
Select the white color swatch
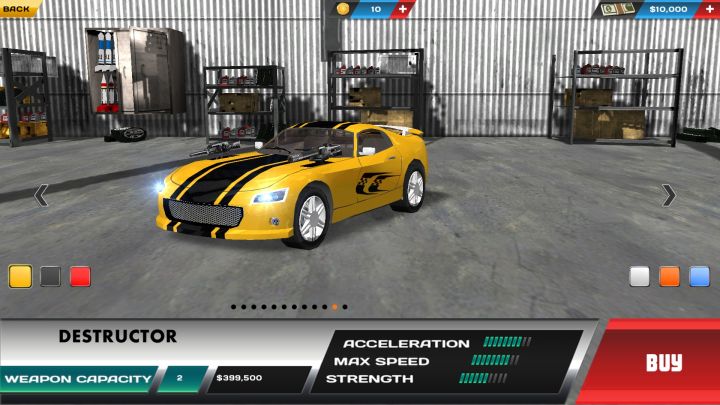[x=640, y=277]
